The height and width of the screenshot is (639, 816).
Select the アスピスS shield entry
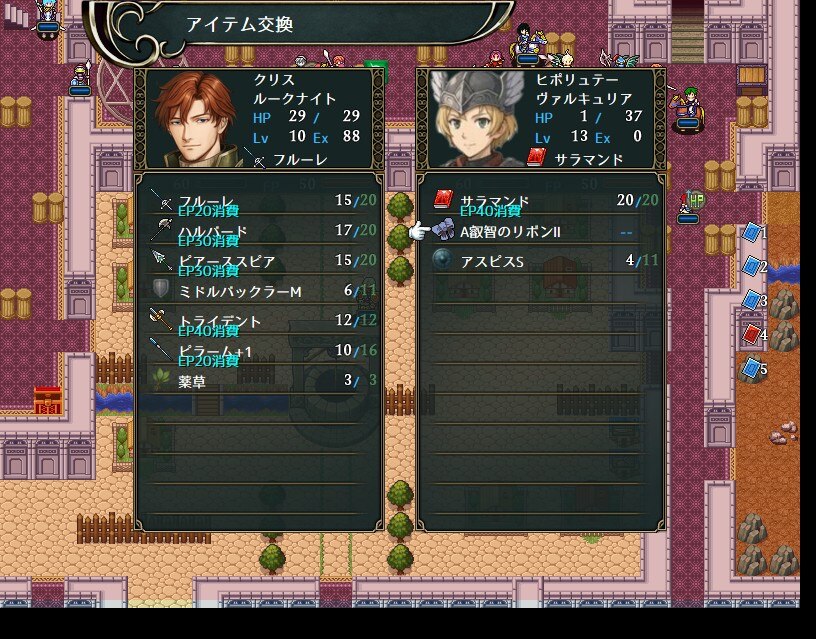pyautogui.click(x=540, y=261)
